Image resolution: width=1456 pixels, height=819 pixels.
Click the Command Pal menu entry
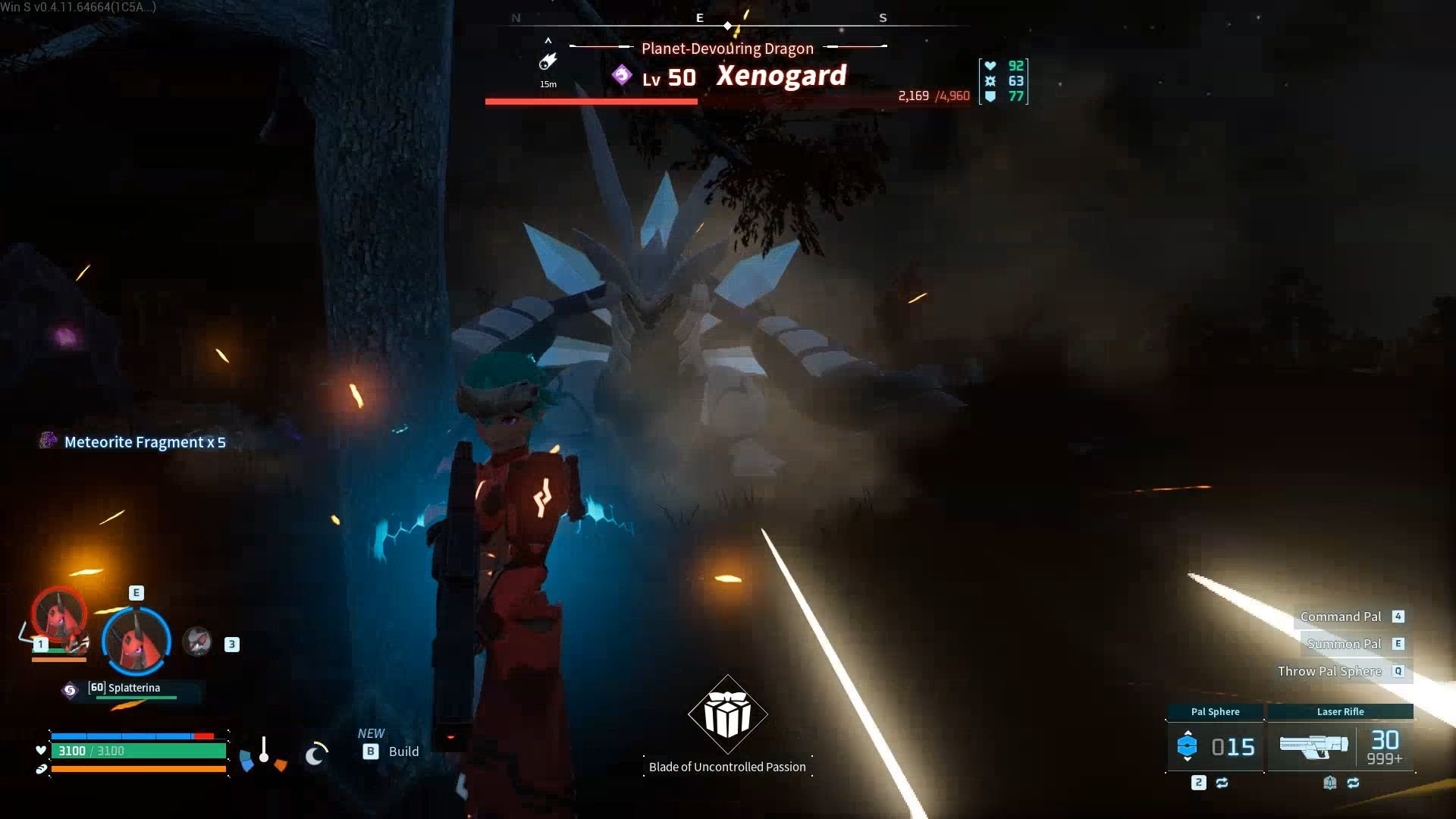click(1341, 617)
